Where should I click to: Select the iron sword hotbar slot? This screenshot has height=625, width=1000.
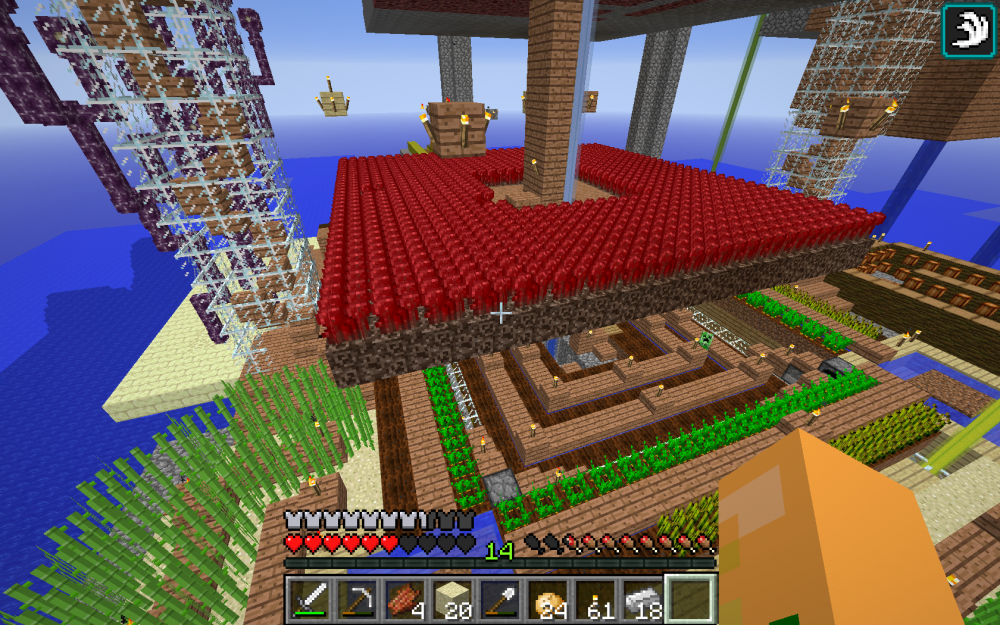coord(311,599)
